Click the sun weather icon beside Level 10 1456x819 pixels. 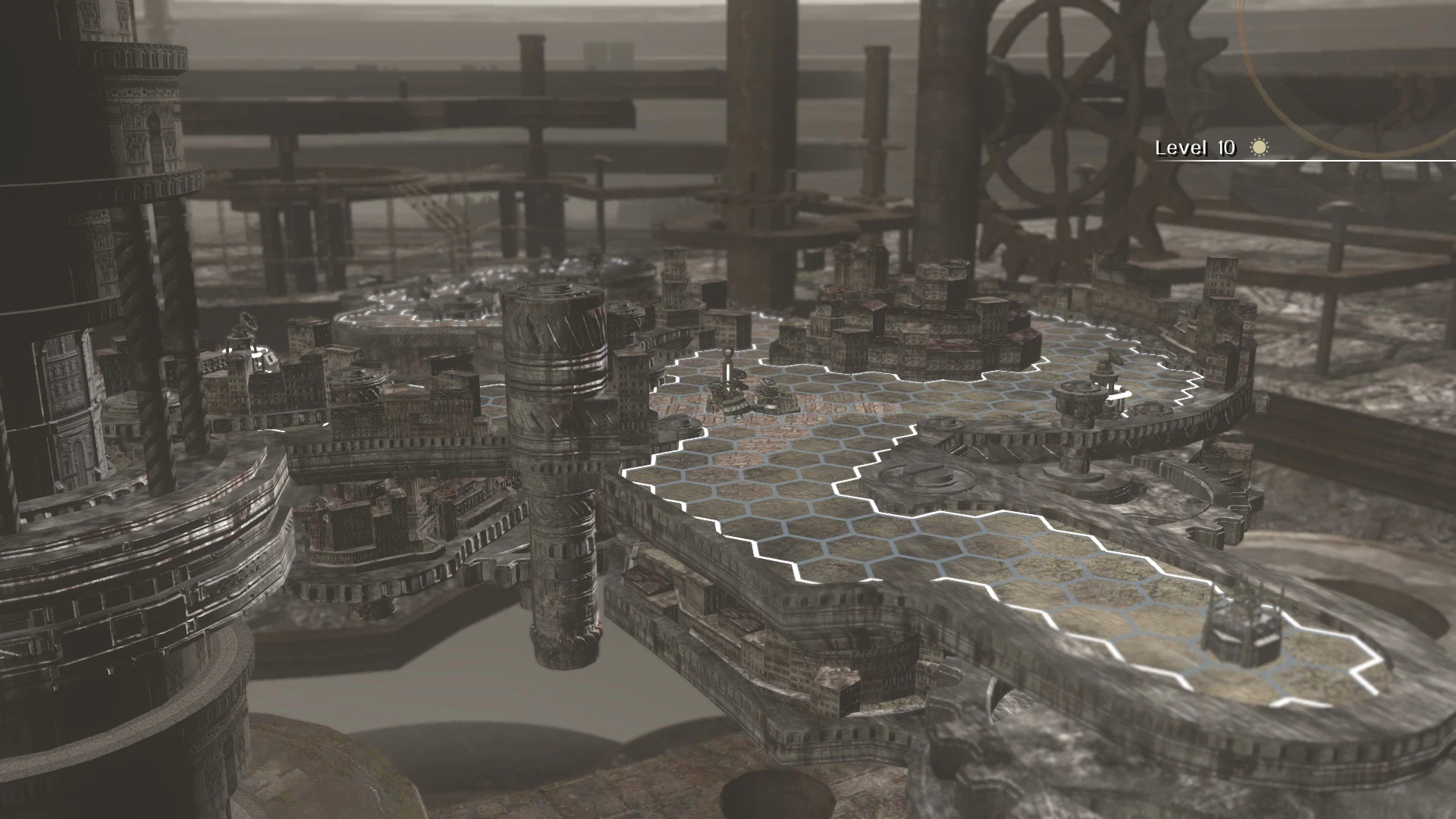(1258, 147)
